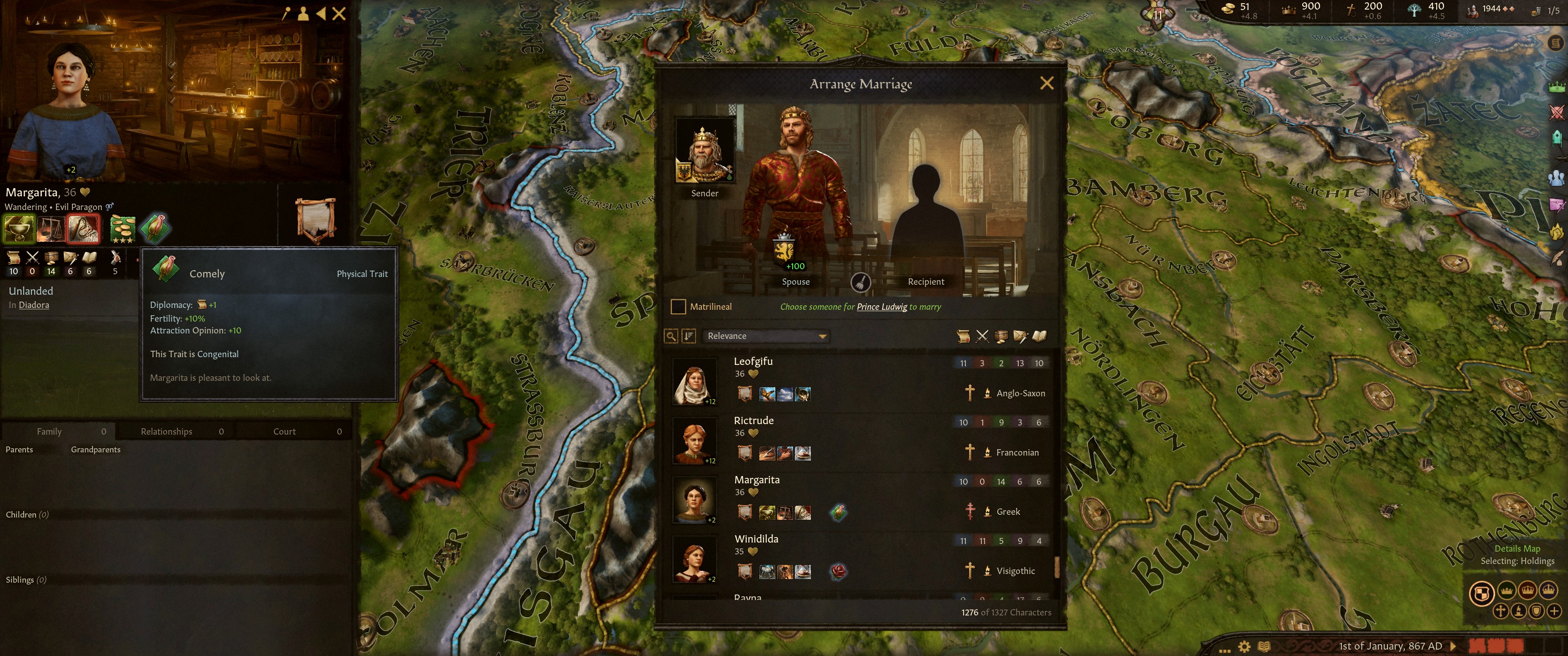Image resolution: width=1568 pixels, height=656 pixels.
Task: Open the Prince Ludwig character link
Action: point(882,307)
